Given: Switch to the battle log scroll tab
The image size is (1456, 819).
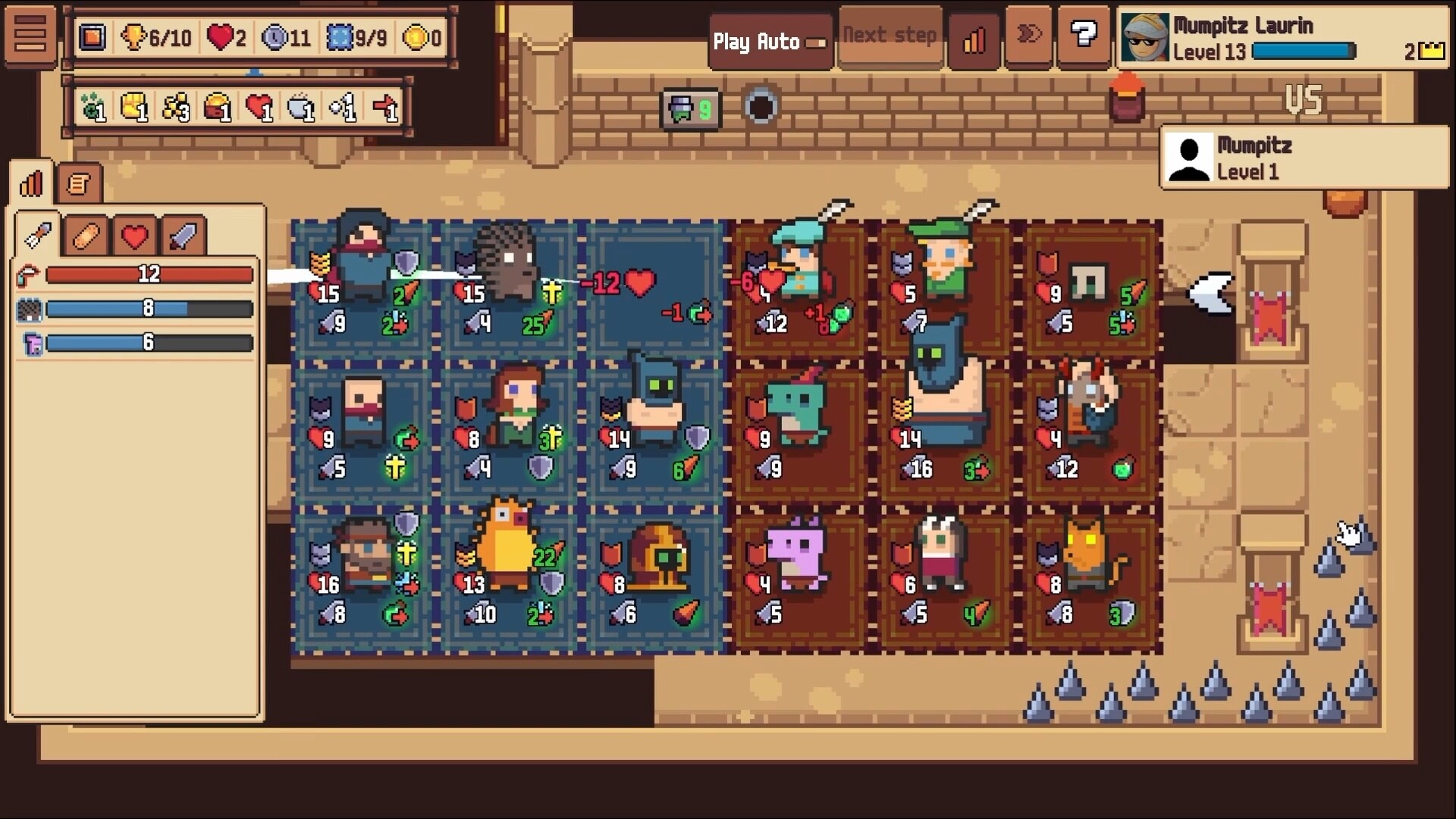Looking at the screenshot, I should coord(80,182).
